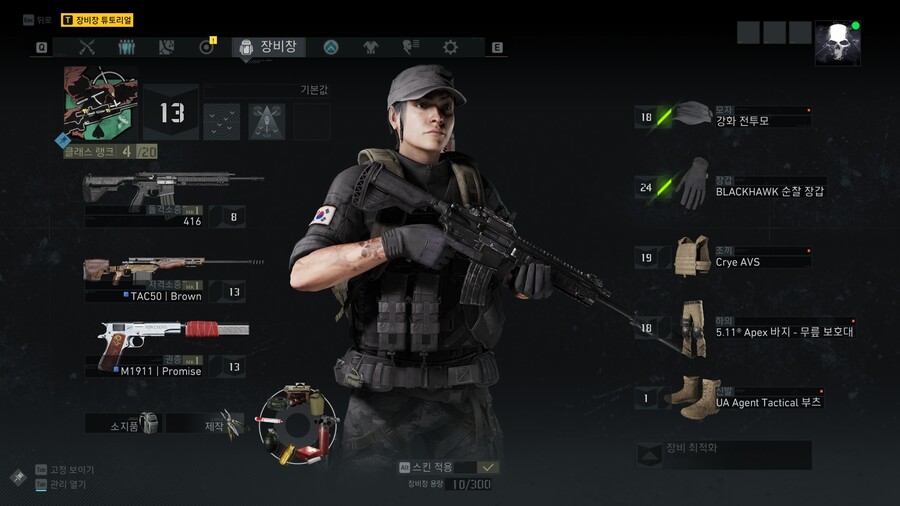Open the teal chevron skills tab

331,47
